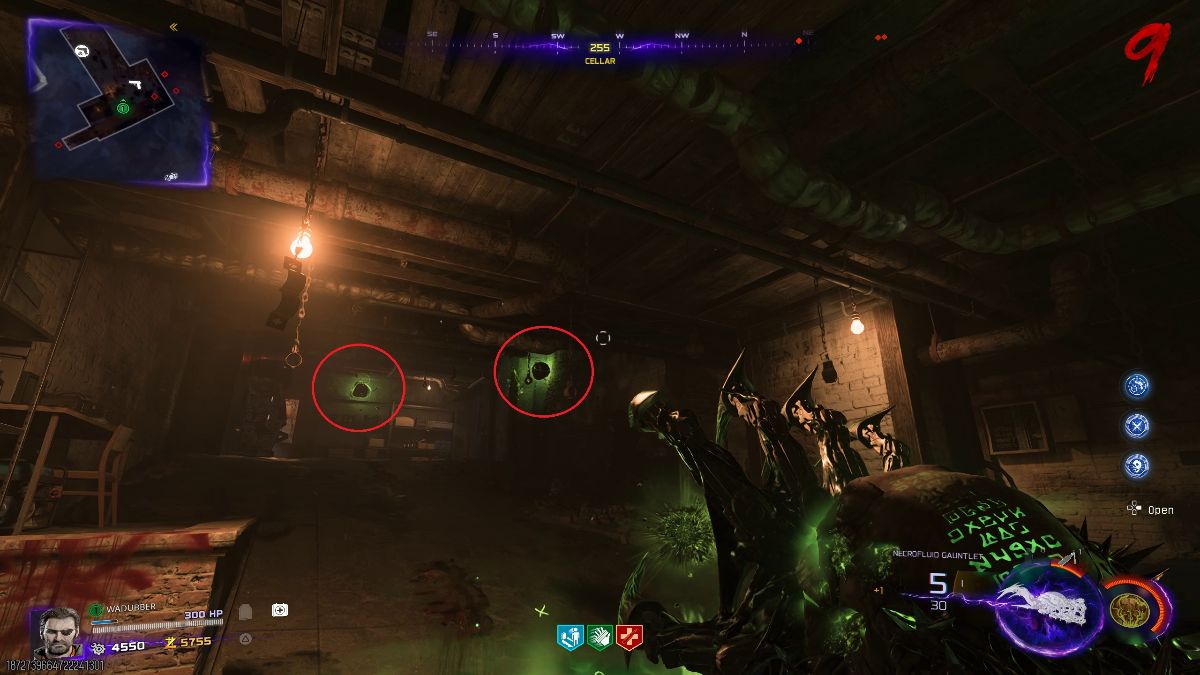Click the compass bar showing 255 heading
Viewport: 1200px width, 675px height.
tap(600, 47)
